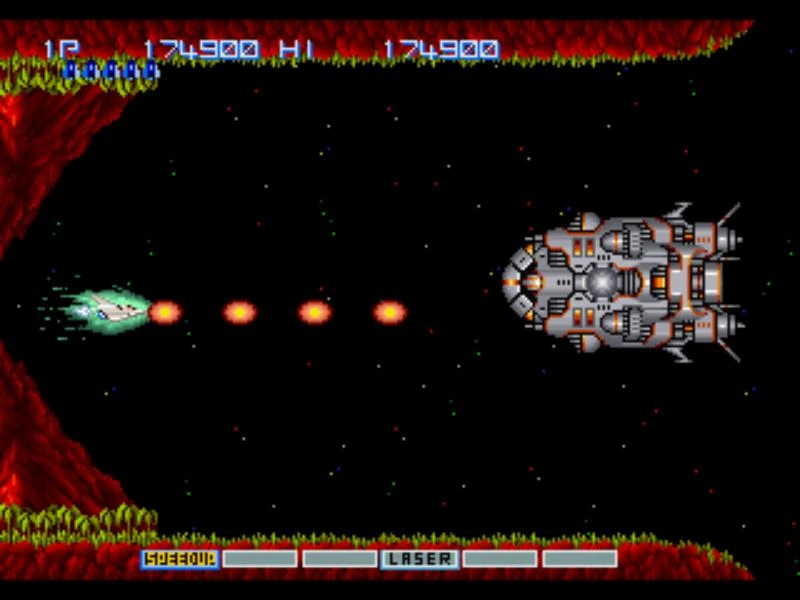Select the highlighted SPEEDUP power meter slot
The image size is (800, 600).
[x=180, y=559]
